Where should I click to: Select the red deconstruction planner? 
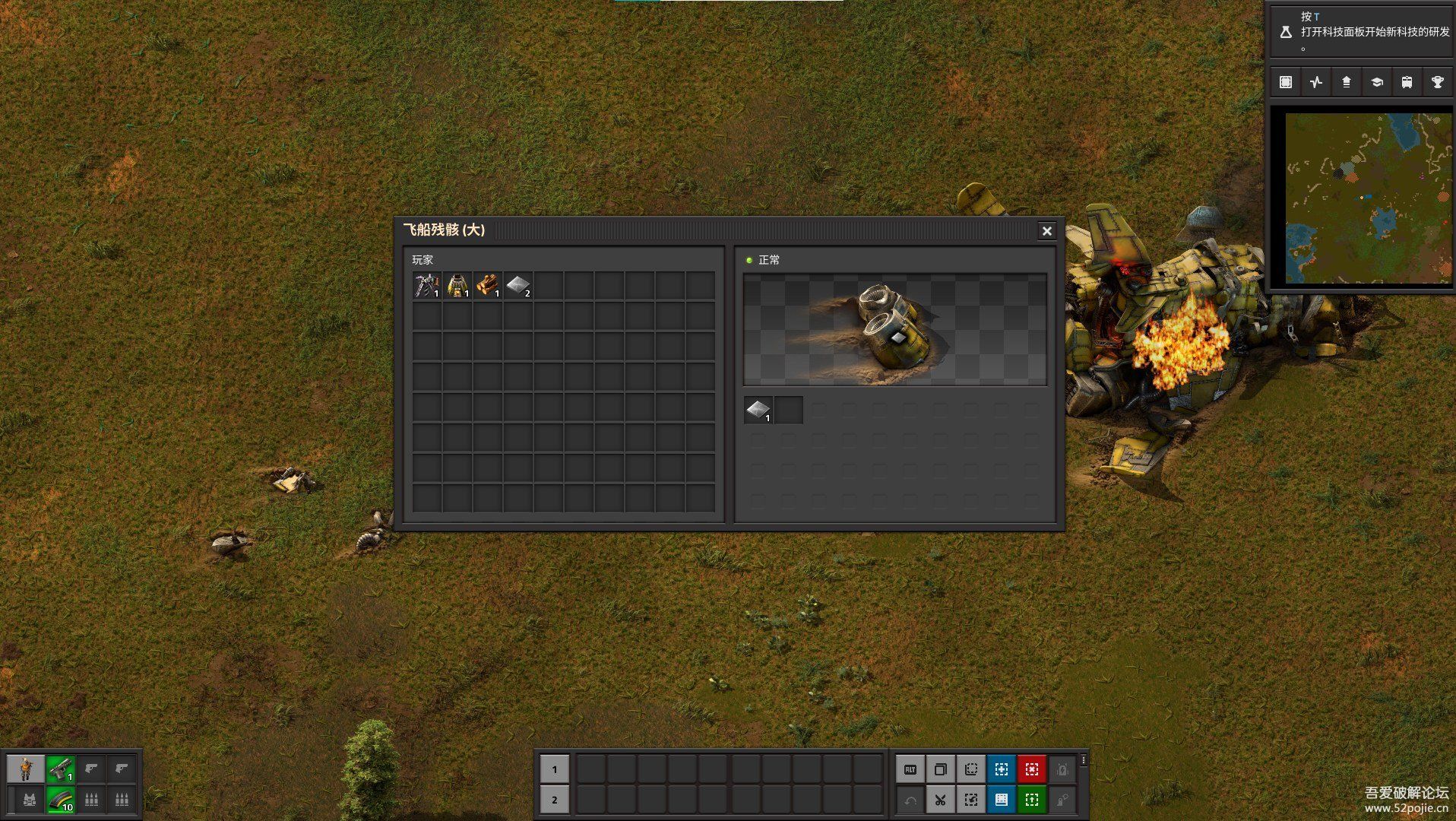[1032, 769]
